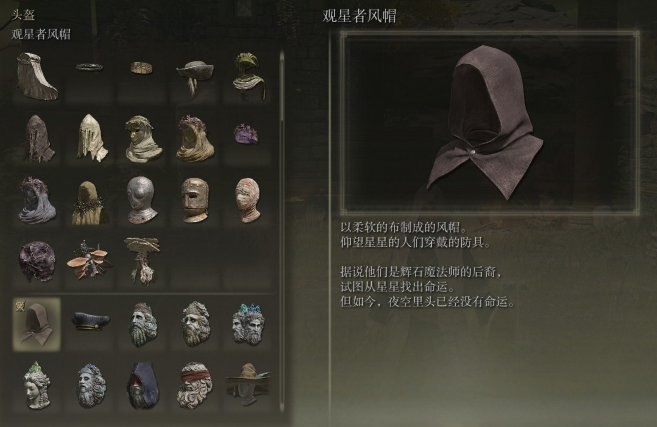Choose the plain white cloth hood
Image resolution: width=657 pixels, height=427 pixels.
90,138
